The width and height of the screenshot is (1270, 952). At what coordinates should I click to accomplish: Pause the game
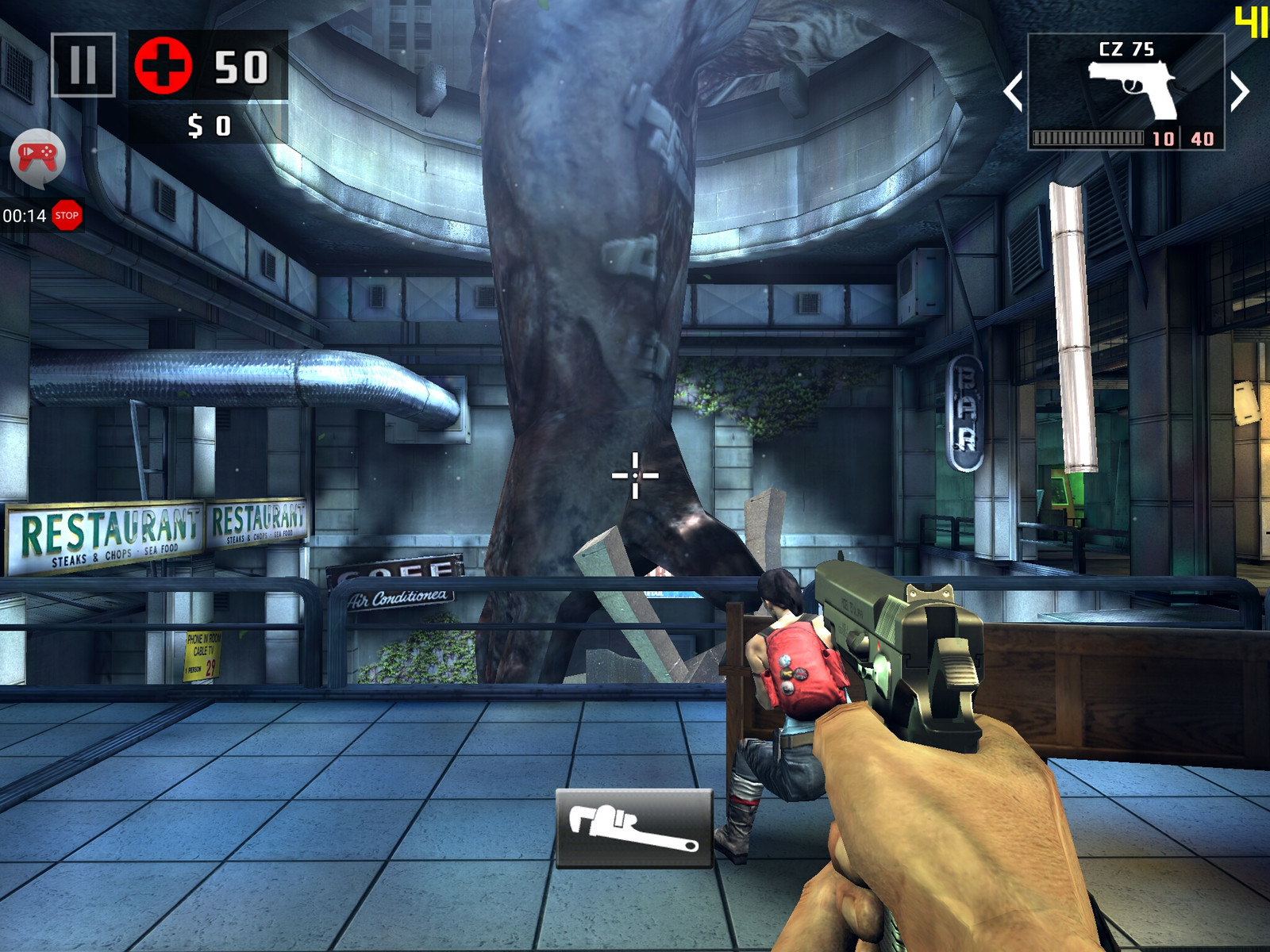tap(83, 65)
